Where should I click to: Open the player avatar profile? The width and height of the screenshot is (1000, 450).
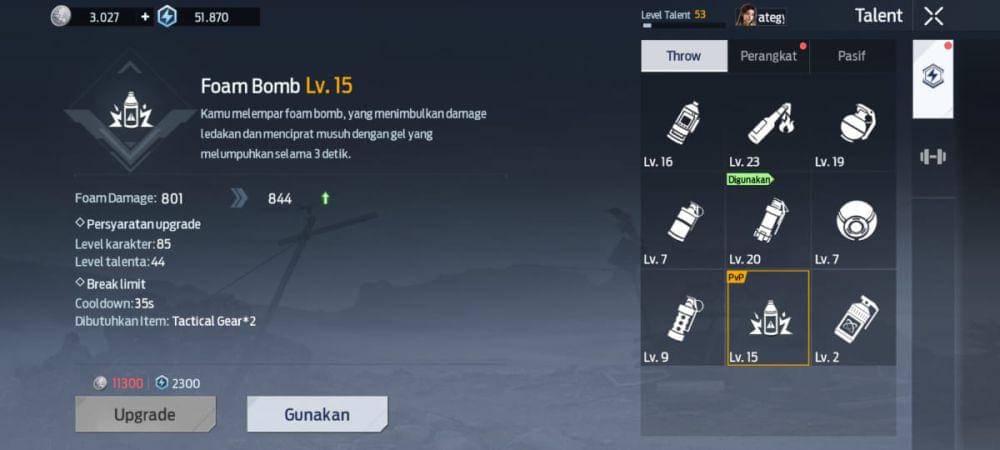click(x=747, y=16)
